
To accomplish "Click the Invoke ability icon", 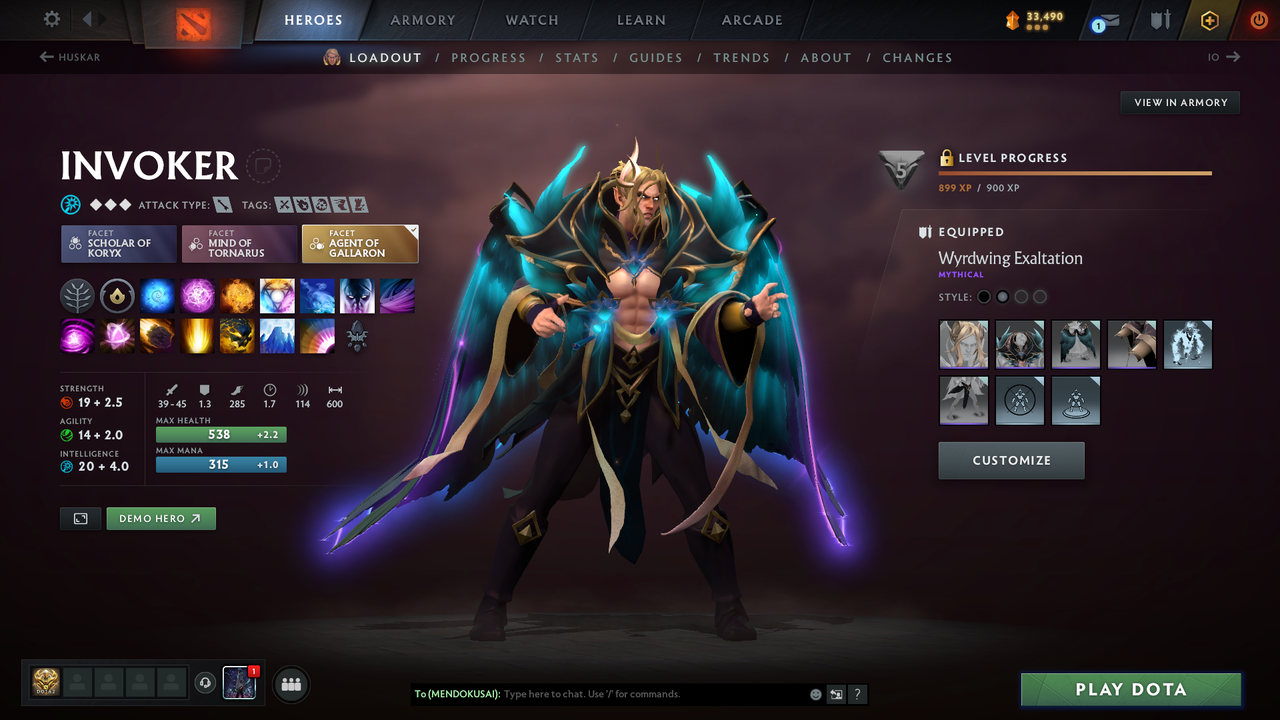I will click(x=277, y=295).
